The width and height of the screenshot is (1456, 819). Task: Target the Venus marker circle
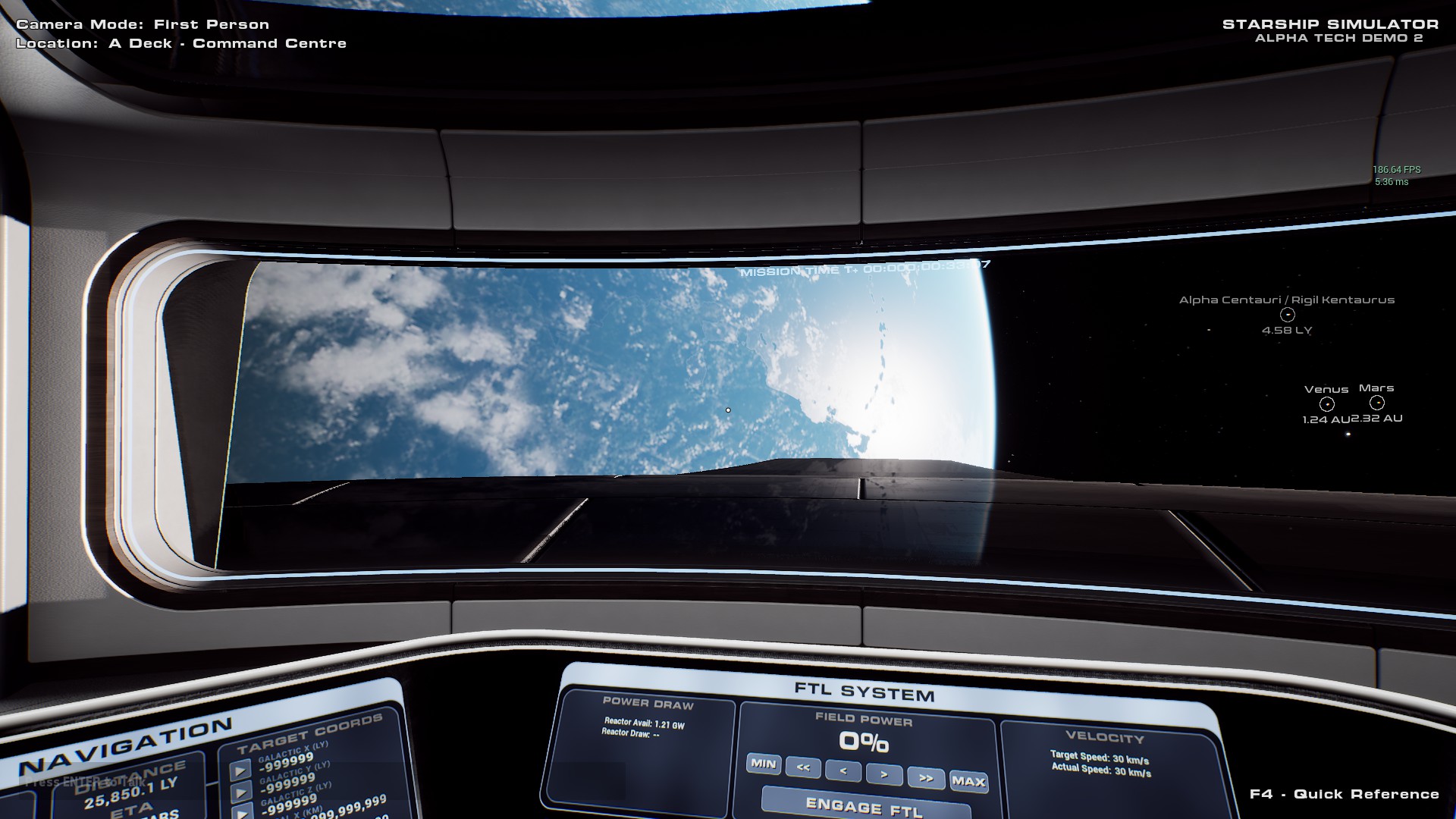click(1326, 404)
